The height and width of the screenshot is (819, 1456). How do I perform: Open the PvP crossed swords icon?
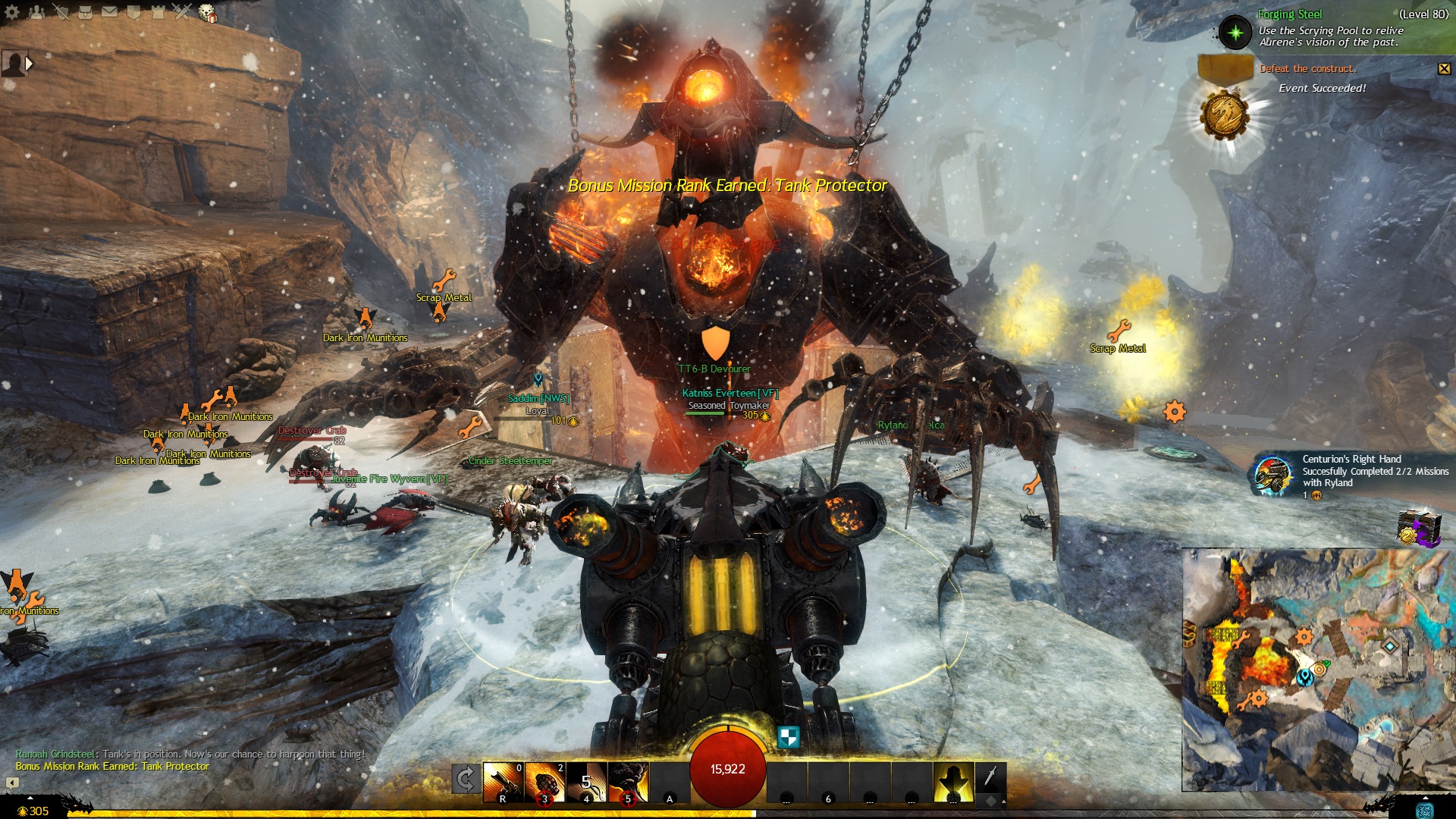click(x=182, y=12)
